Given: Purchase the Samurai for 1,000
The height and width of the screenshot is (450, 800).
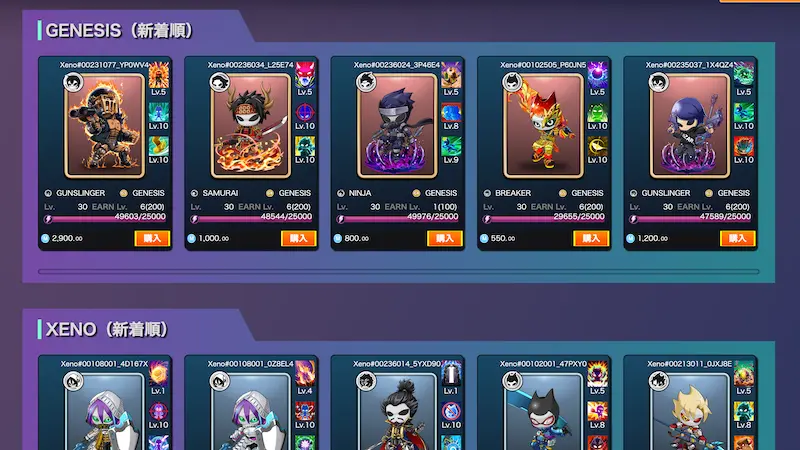Looking at the screenshot, I should (299, 239).
